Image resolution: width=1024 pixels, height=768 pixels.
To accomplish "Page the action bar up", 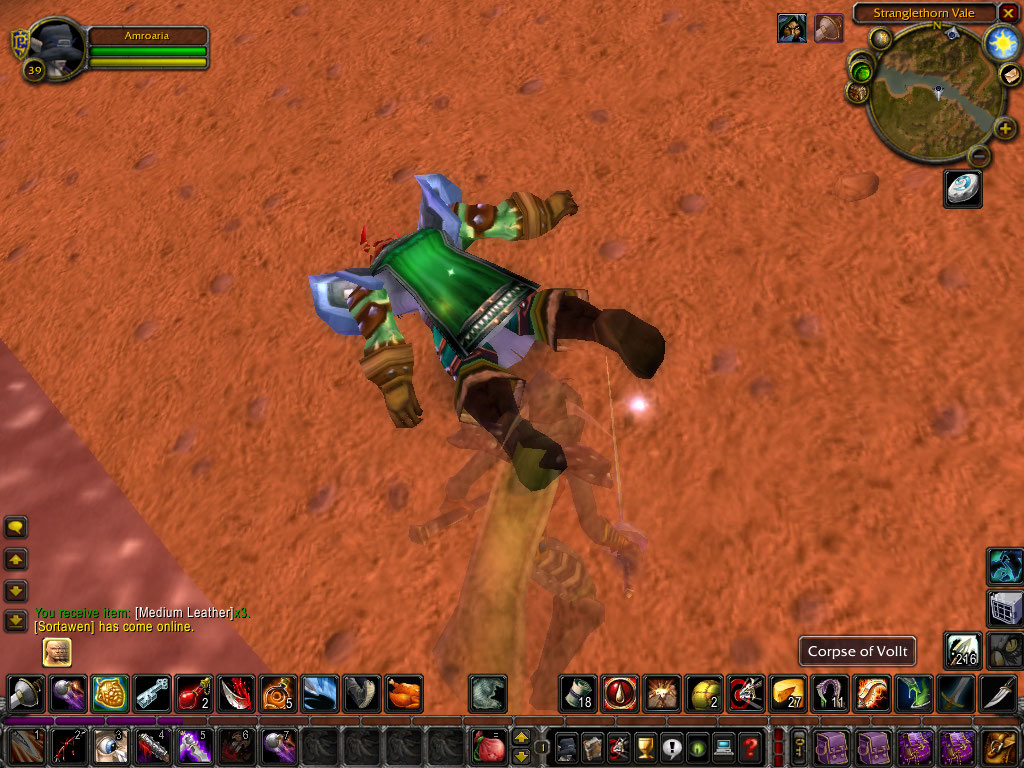I will click(x=521, y=738).
